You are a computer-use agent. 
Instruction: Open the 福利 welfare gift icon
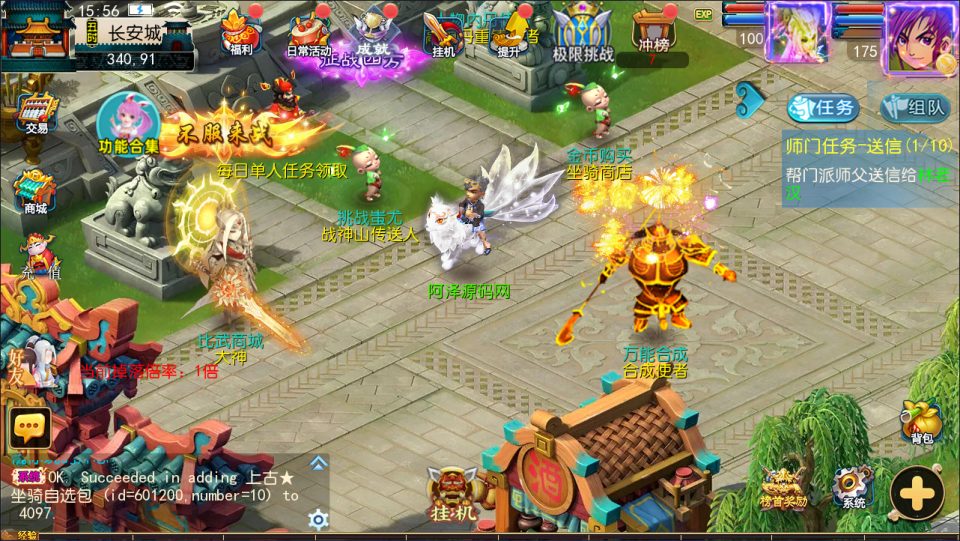(239, 30)
